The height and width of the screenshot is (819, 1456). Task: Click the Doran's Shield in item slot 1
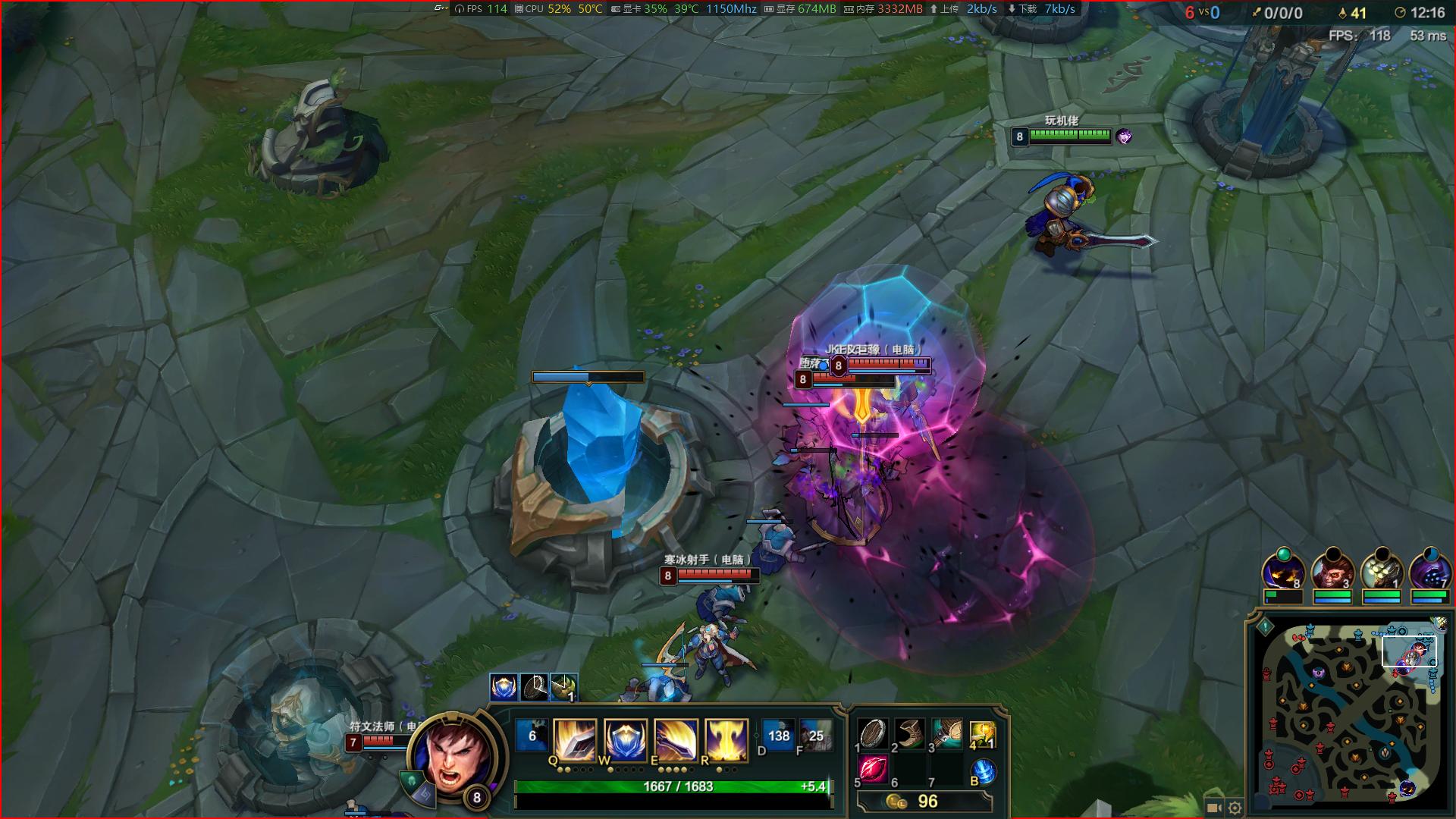[x=873, y=733]
